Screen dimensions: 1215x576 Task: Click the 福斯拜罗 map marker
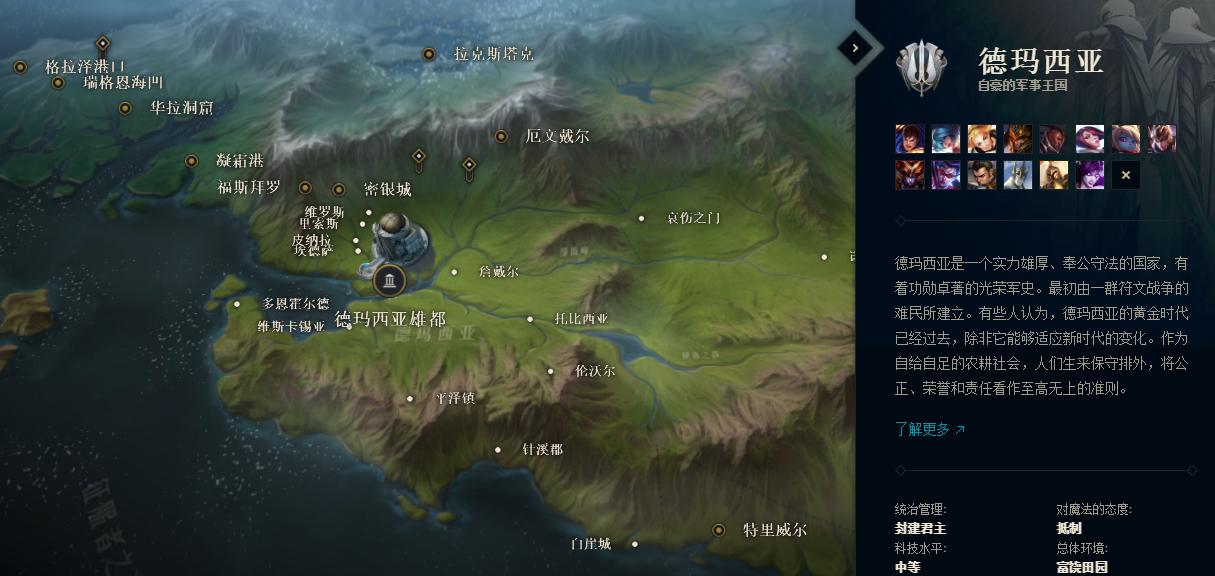click(x=305, y=188)
